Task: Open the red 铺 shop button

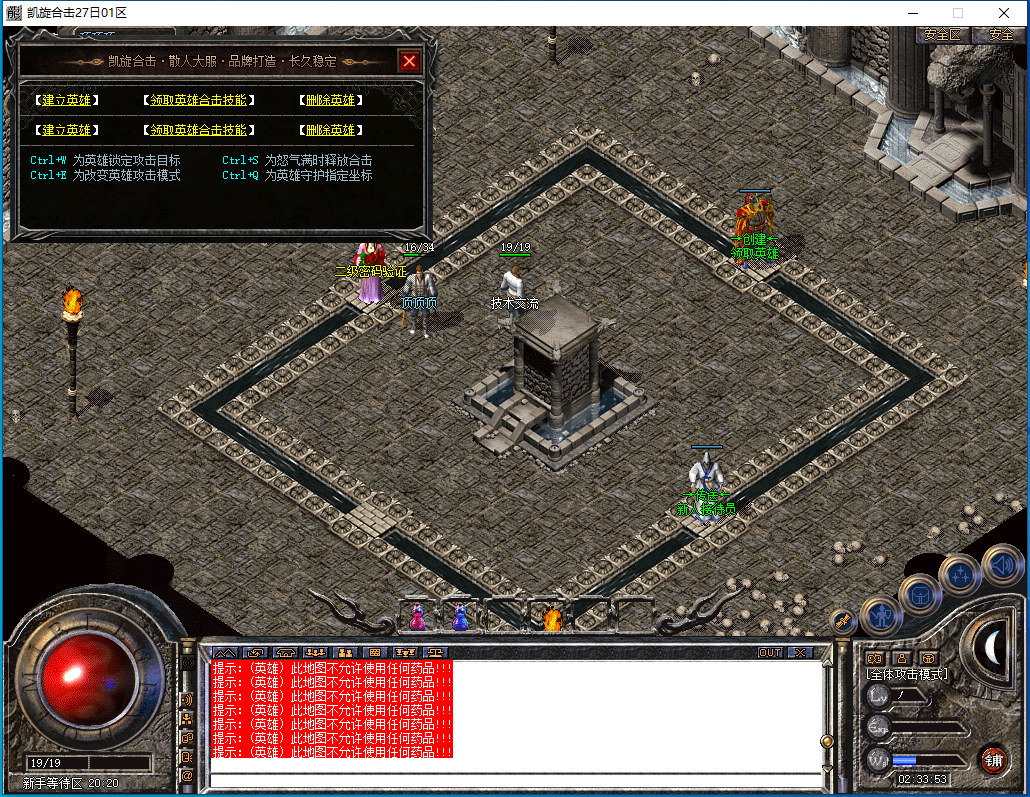Action: tap(993, 759)
